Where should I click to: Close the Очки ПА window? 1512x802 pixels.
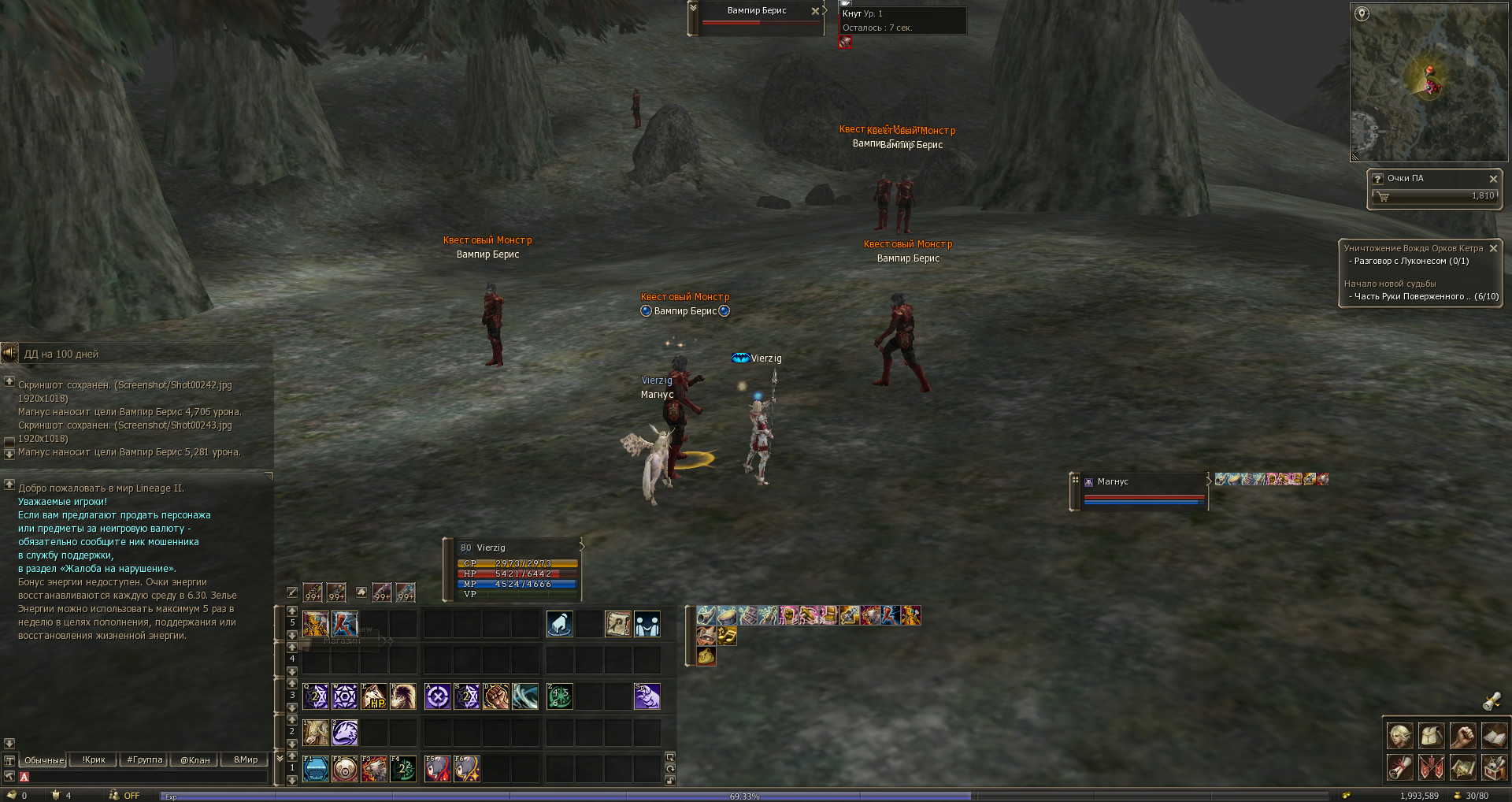click(x=1493, y=179)
